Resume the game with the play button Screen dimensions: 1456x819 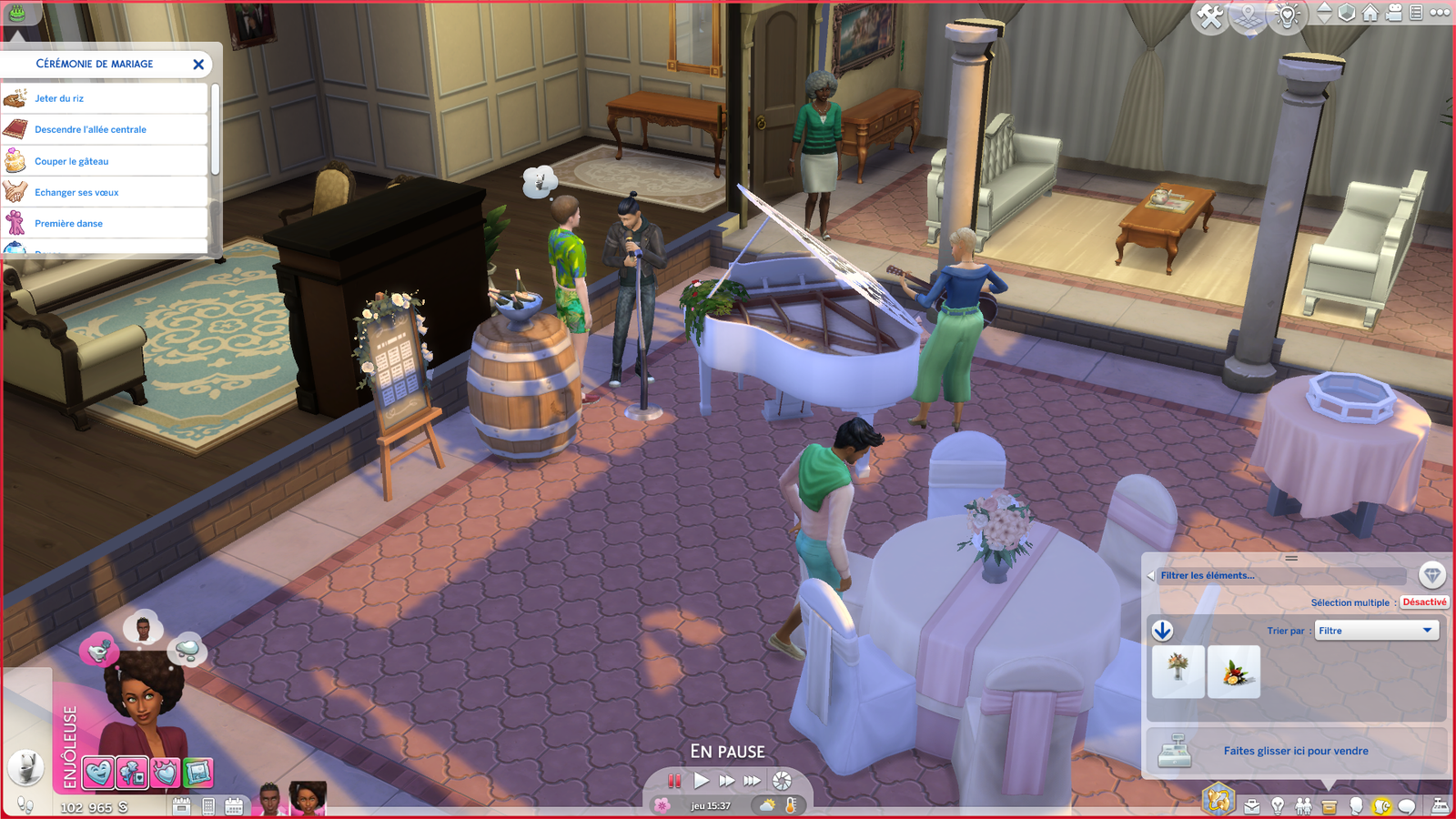(701, 781)
